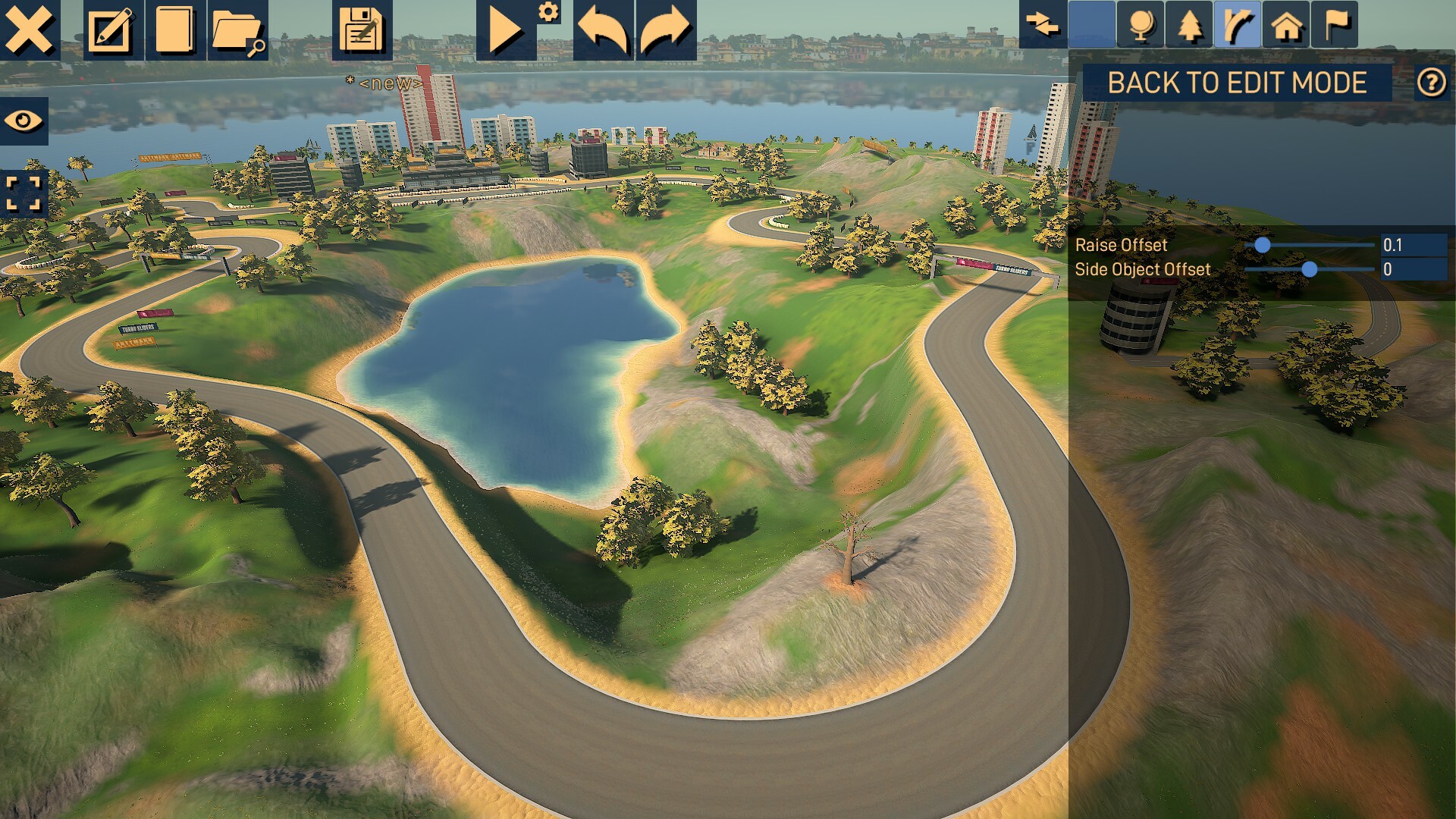Open test drive settings gear
Image resolution: width=1456 pixels, height=819 pixels.
tap(548, 12)
